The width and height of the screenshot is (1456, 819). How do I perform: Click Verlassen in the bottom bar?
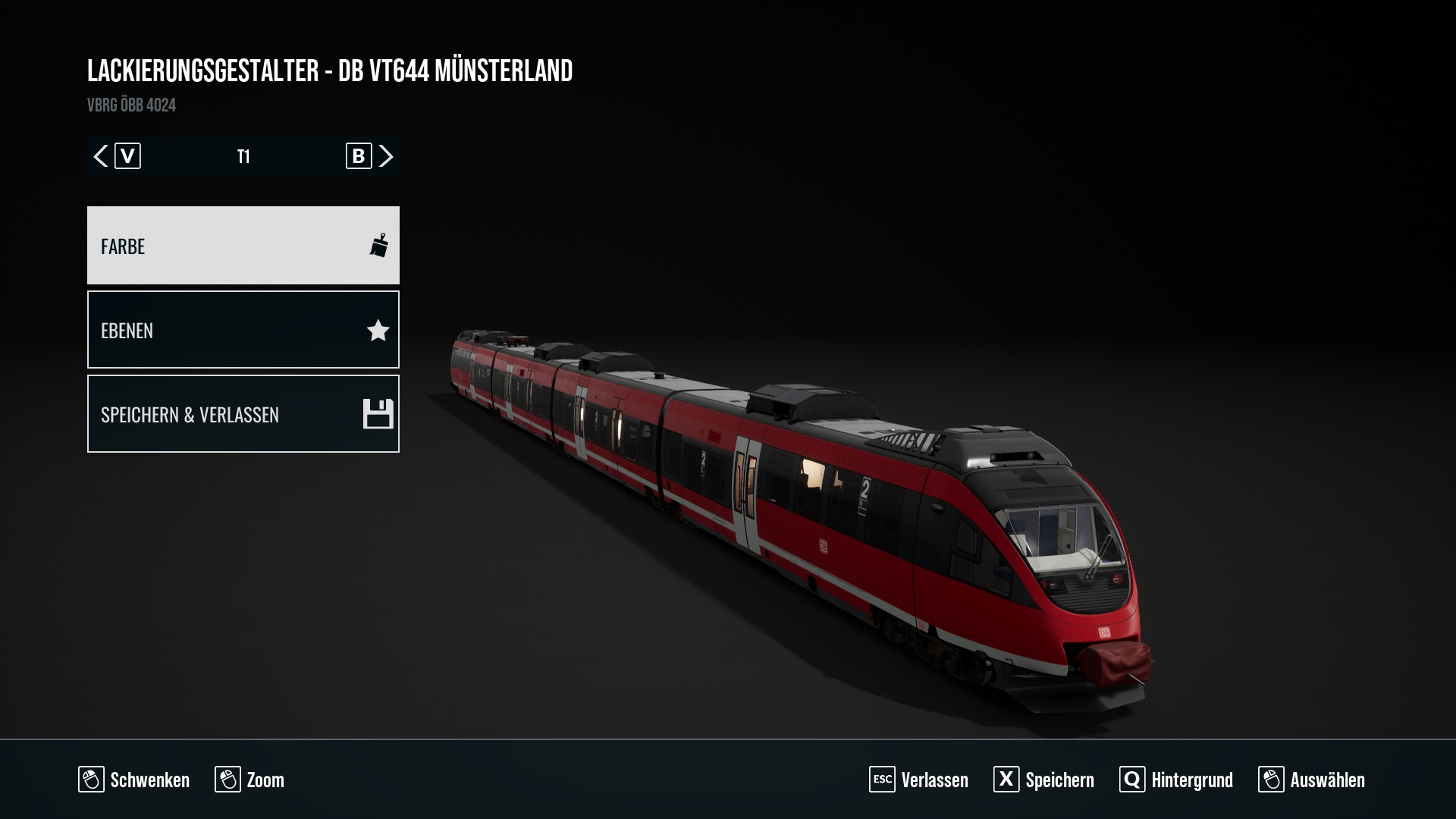point(919,780)
